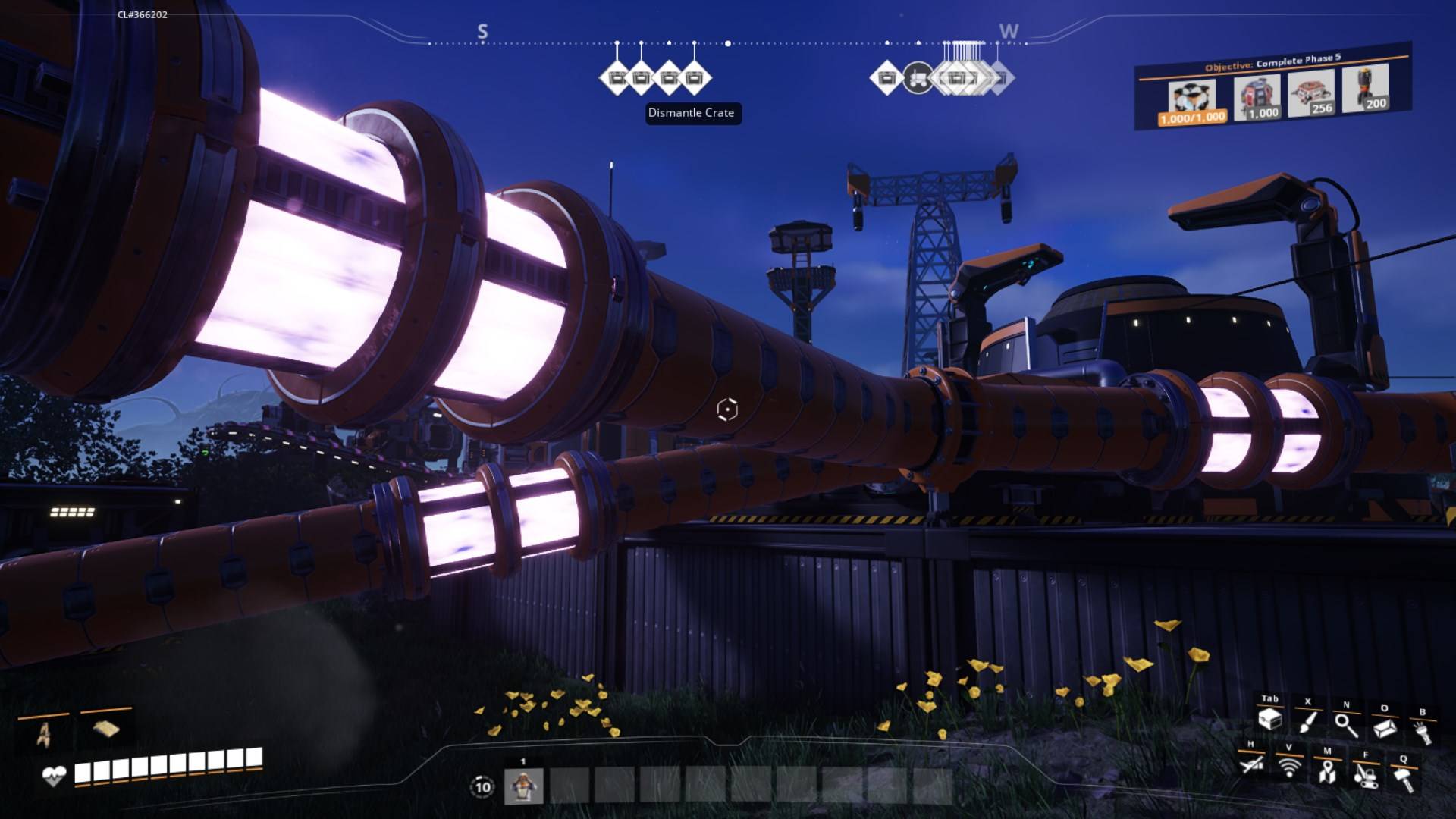Open the Complete Phase 5 objective tracker
Viewport: 1456px width, 819px height.
1272,62
